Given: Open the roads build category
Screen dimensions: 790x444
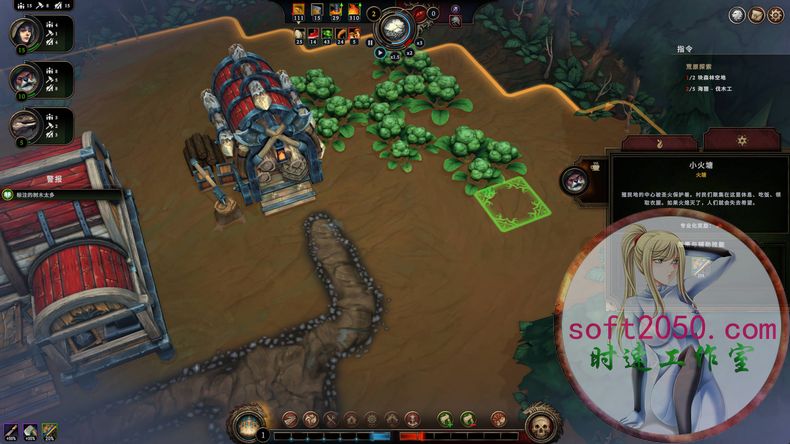Looking at the screenshot, I should coord(289,418).
